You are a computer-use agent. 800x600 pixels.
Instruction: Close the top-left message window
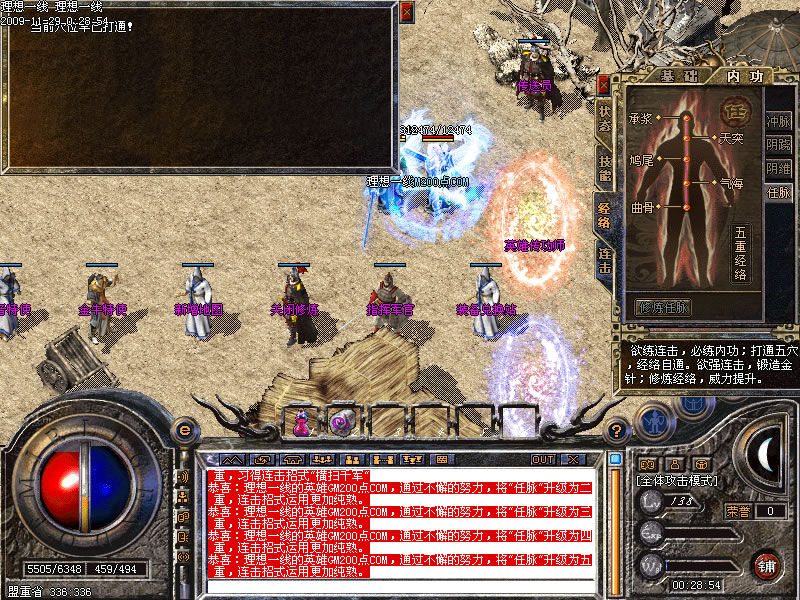coord(406,12)
